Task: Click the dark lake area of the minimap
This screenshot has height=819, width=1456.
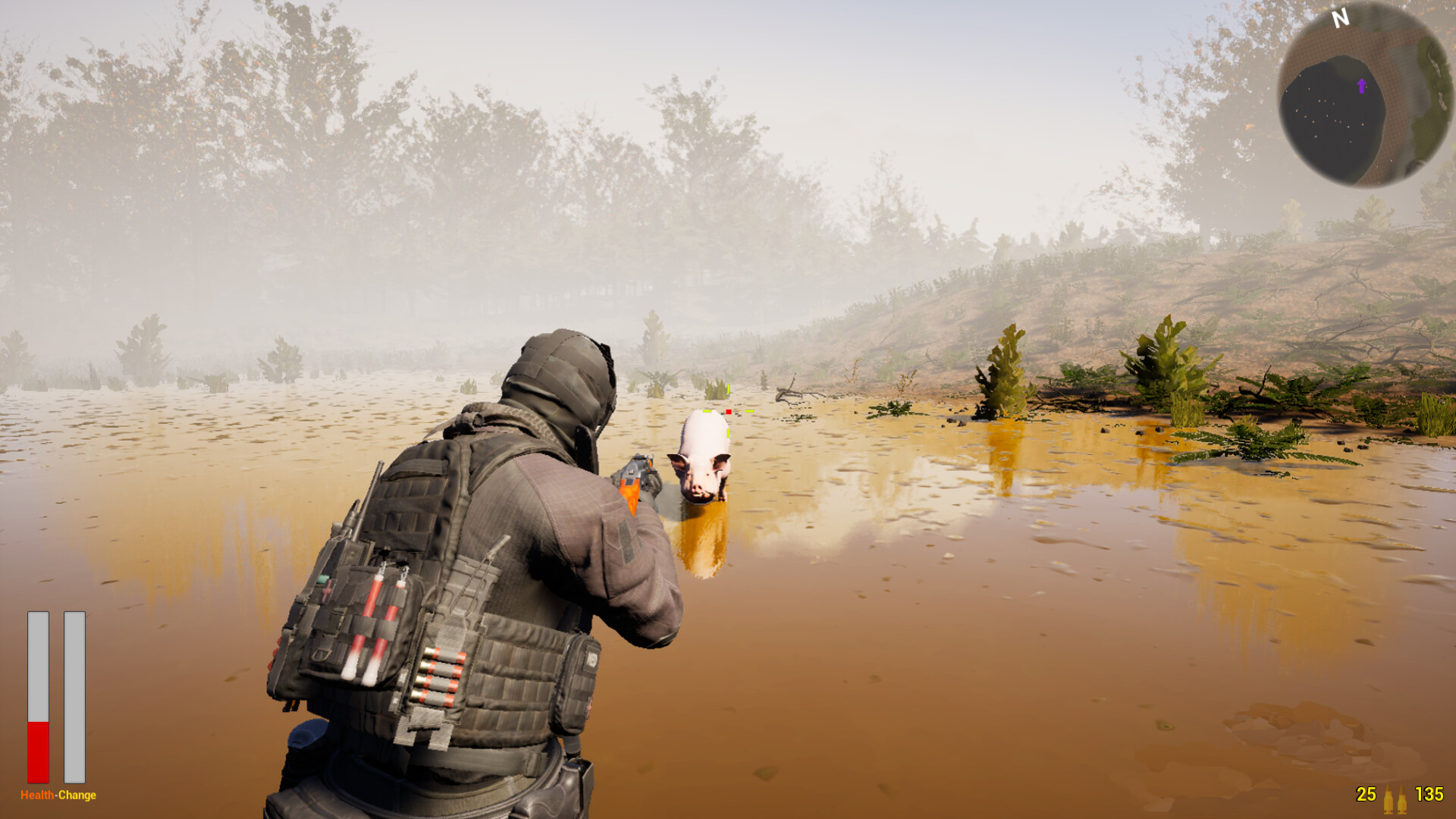Action: pyautogui.click(x=1329, y=110)
